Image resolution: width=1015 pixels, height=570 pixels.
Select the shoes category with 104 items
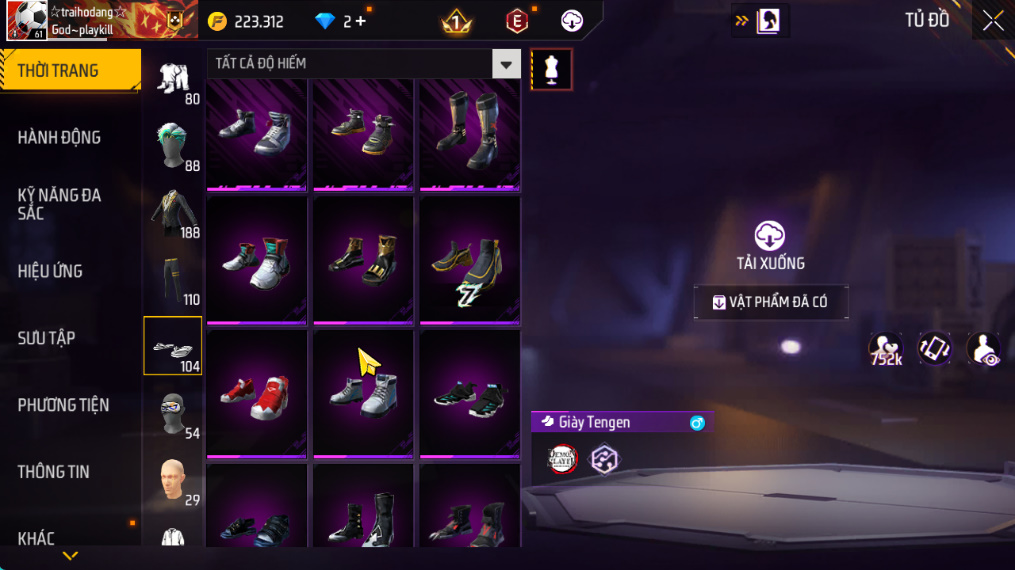173,345
